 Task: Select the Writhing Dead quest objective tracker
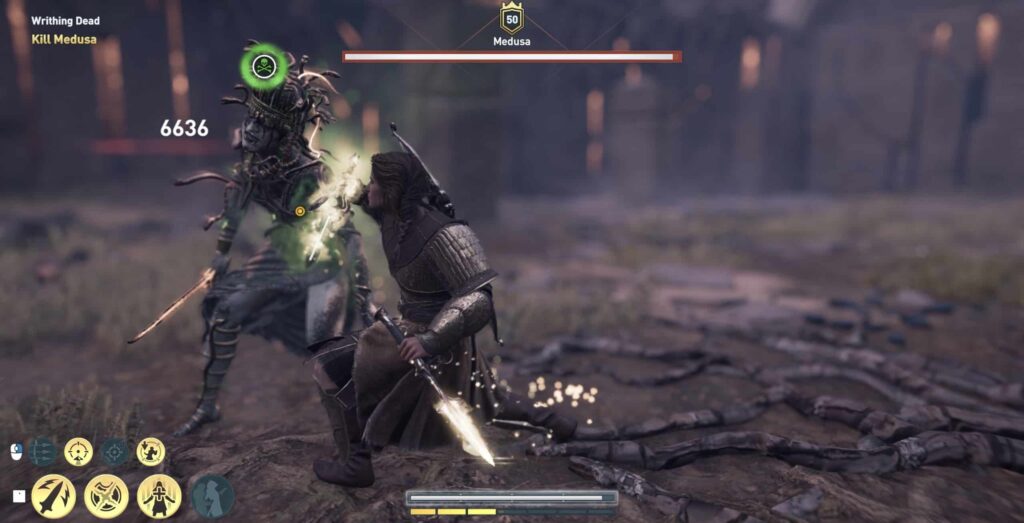click(x=66, y=21)
